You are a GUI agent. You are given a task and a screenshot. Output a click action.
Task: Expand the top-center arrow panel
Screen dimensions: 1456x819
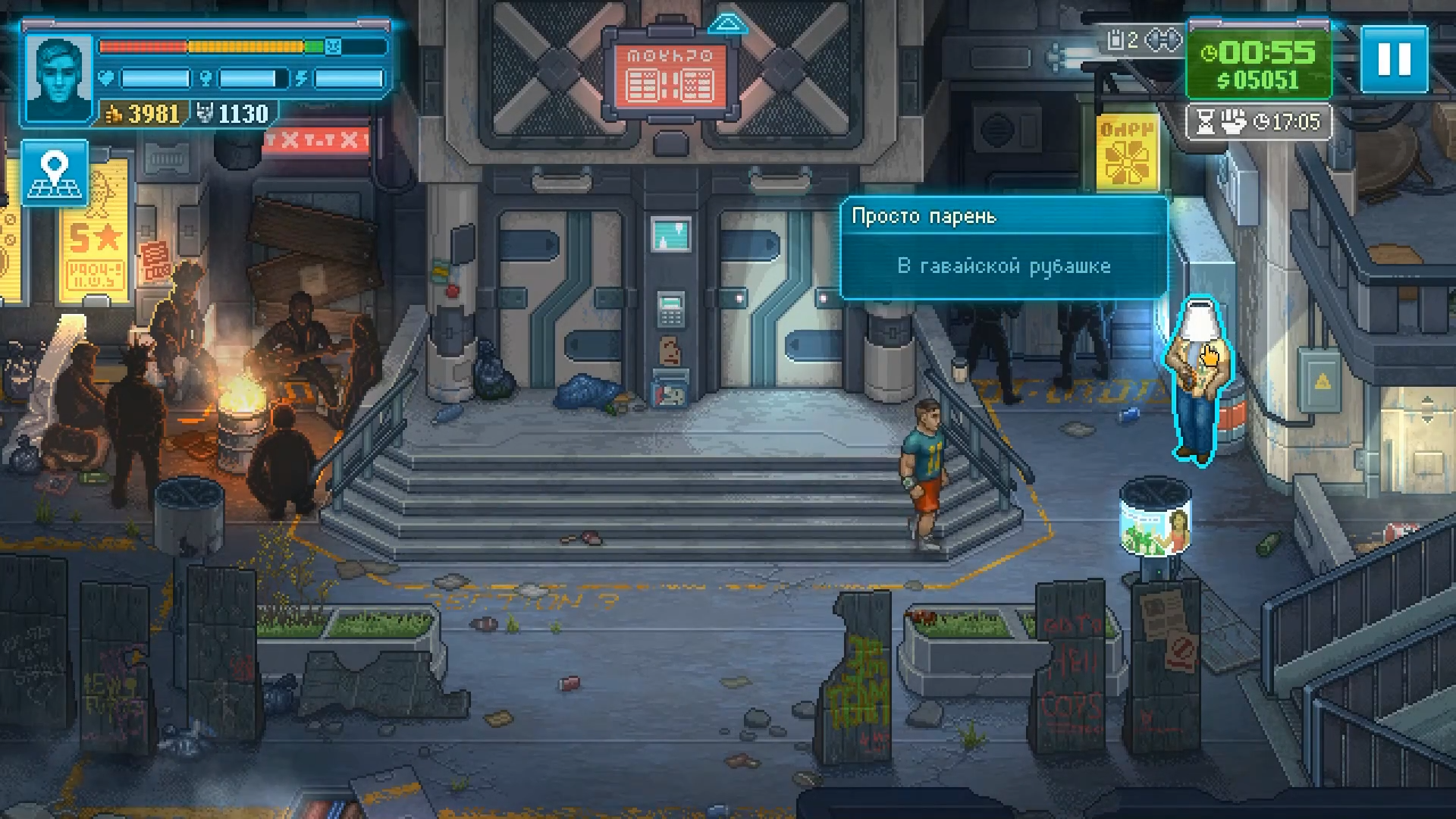coord(727,24)
